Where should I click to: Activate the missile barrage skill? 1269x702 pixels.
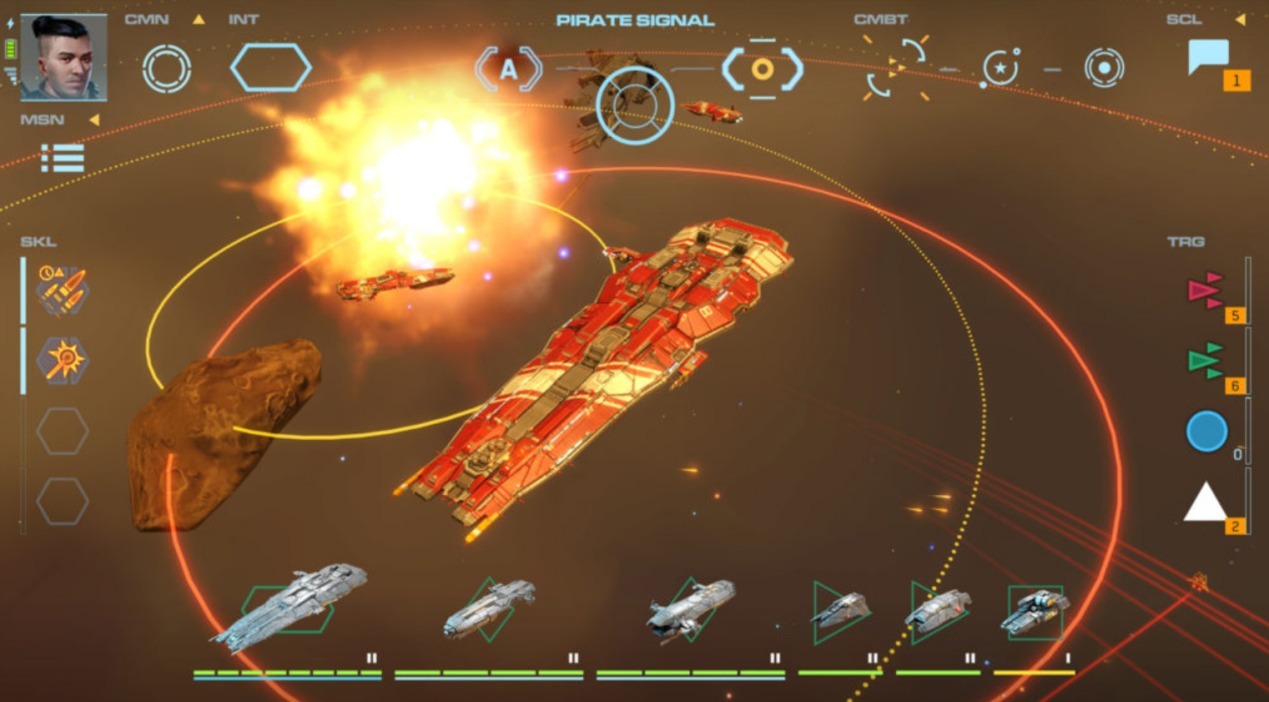click(62, 289)
